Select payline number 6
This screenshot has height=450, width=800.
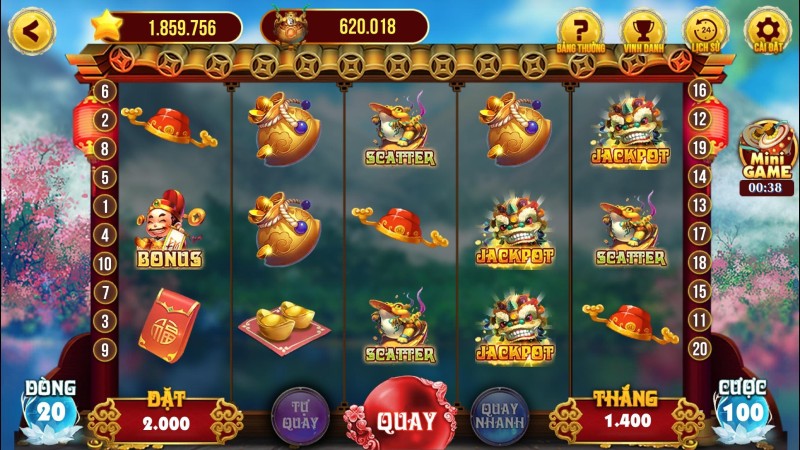click(x=104, y=91)
